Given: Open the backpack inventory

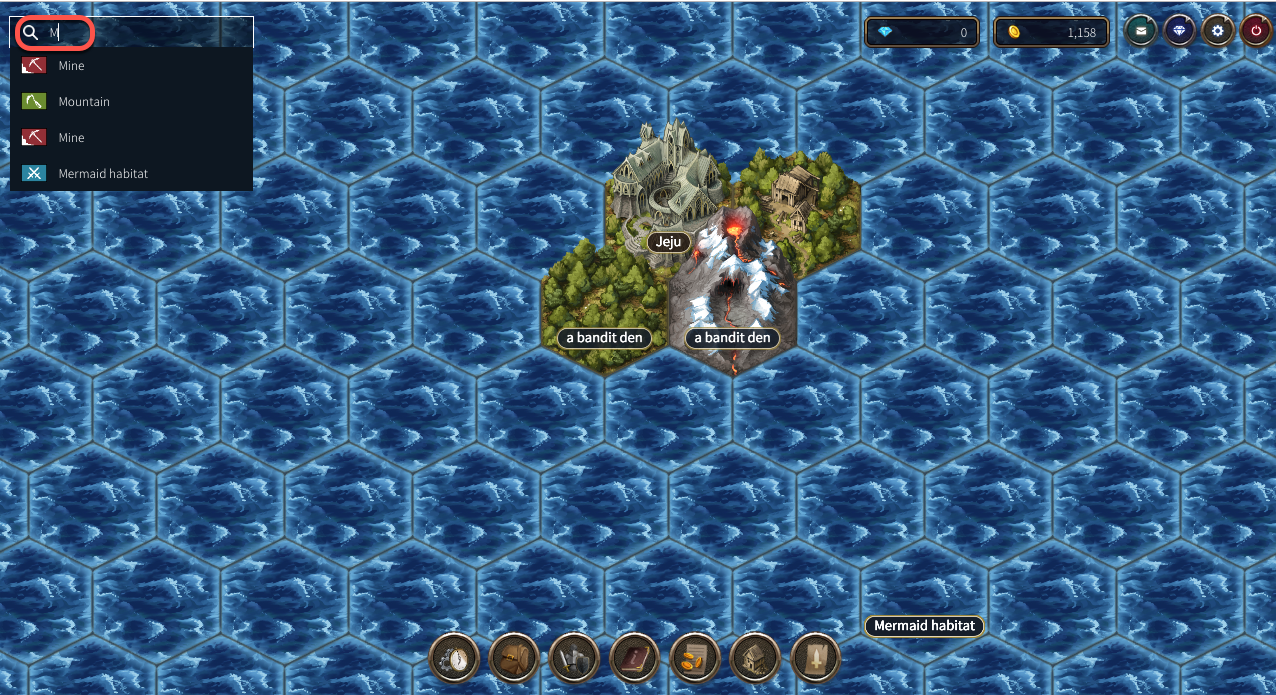Looking at the screenshot, I should (x=514, y=659).
